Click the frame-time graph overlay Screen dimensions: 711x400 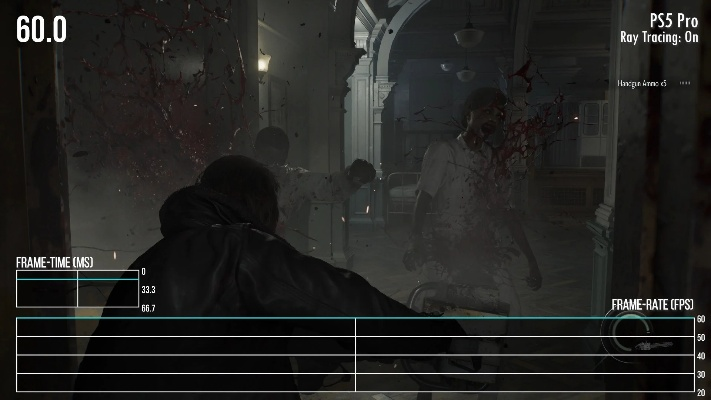tap(77, 289)
